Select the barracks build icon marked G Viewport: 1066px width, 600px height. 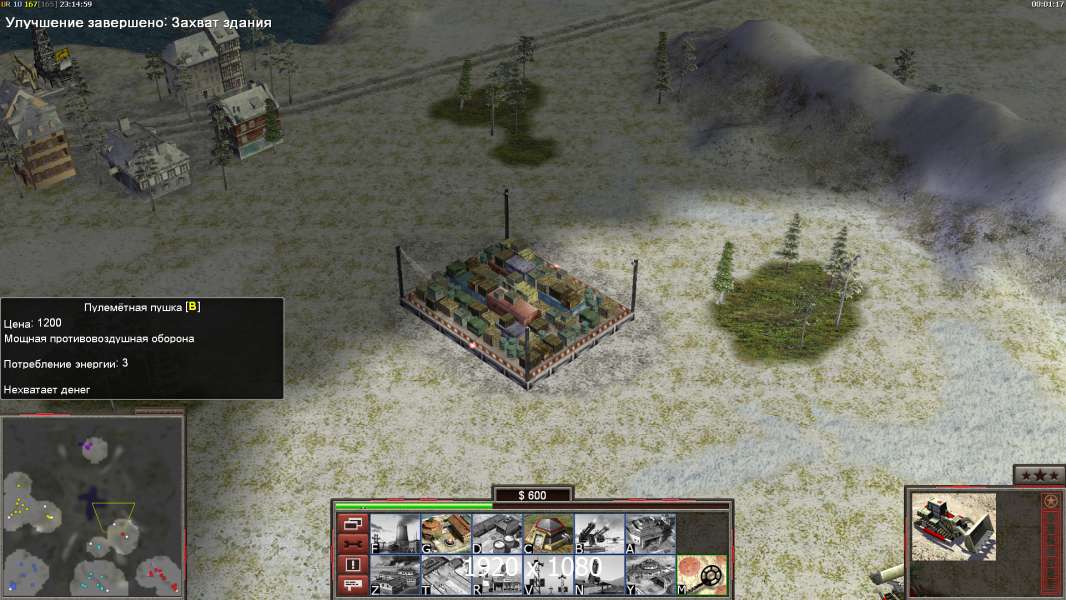pos(446,533)
